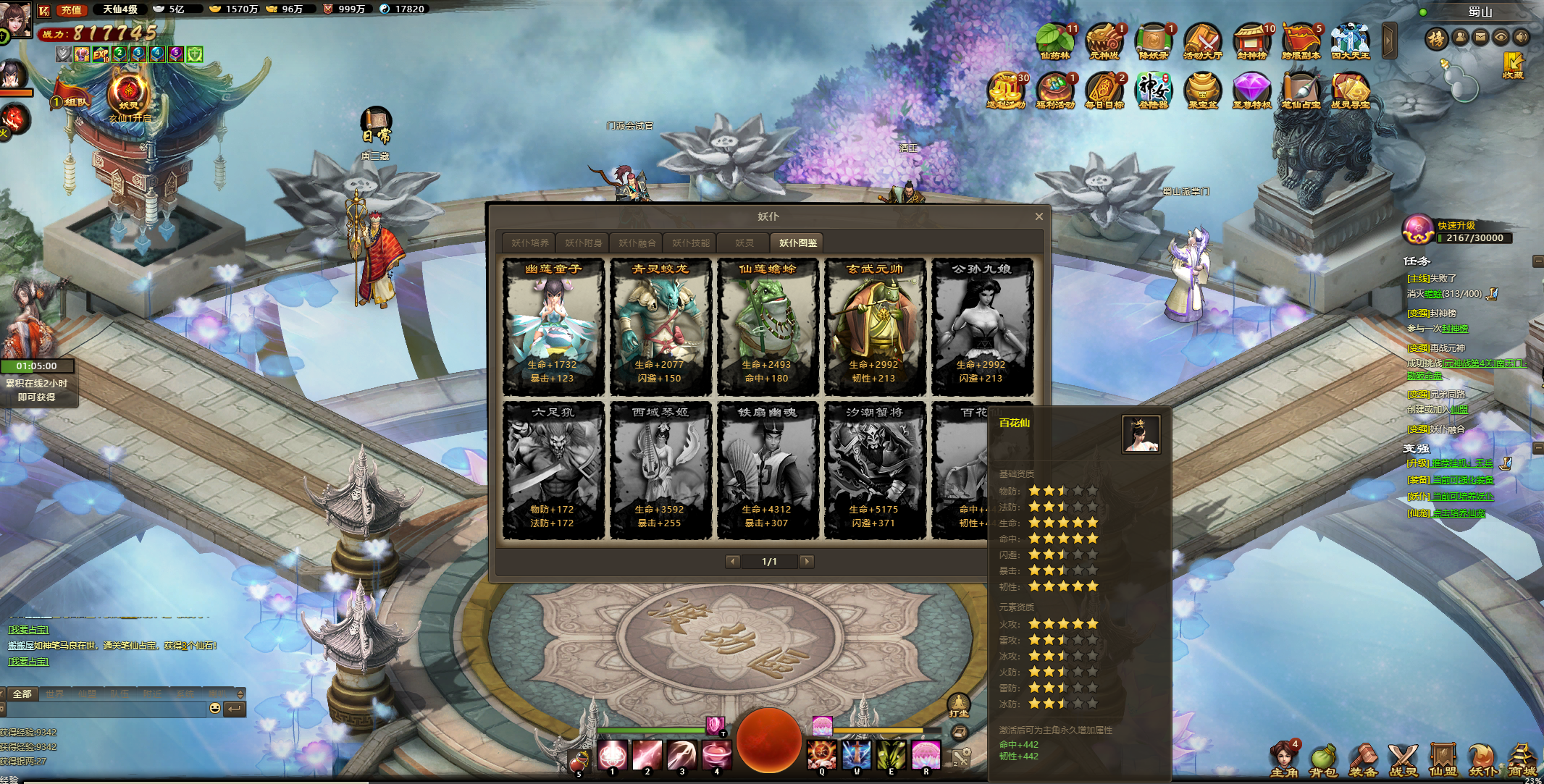Viewport: 1544px width, 784px height.
Task: Open the 仙药林 activity icon
Action: point(1054,41)
